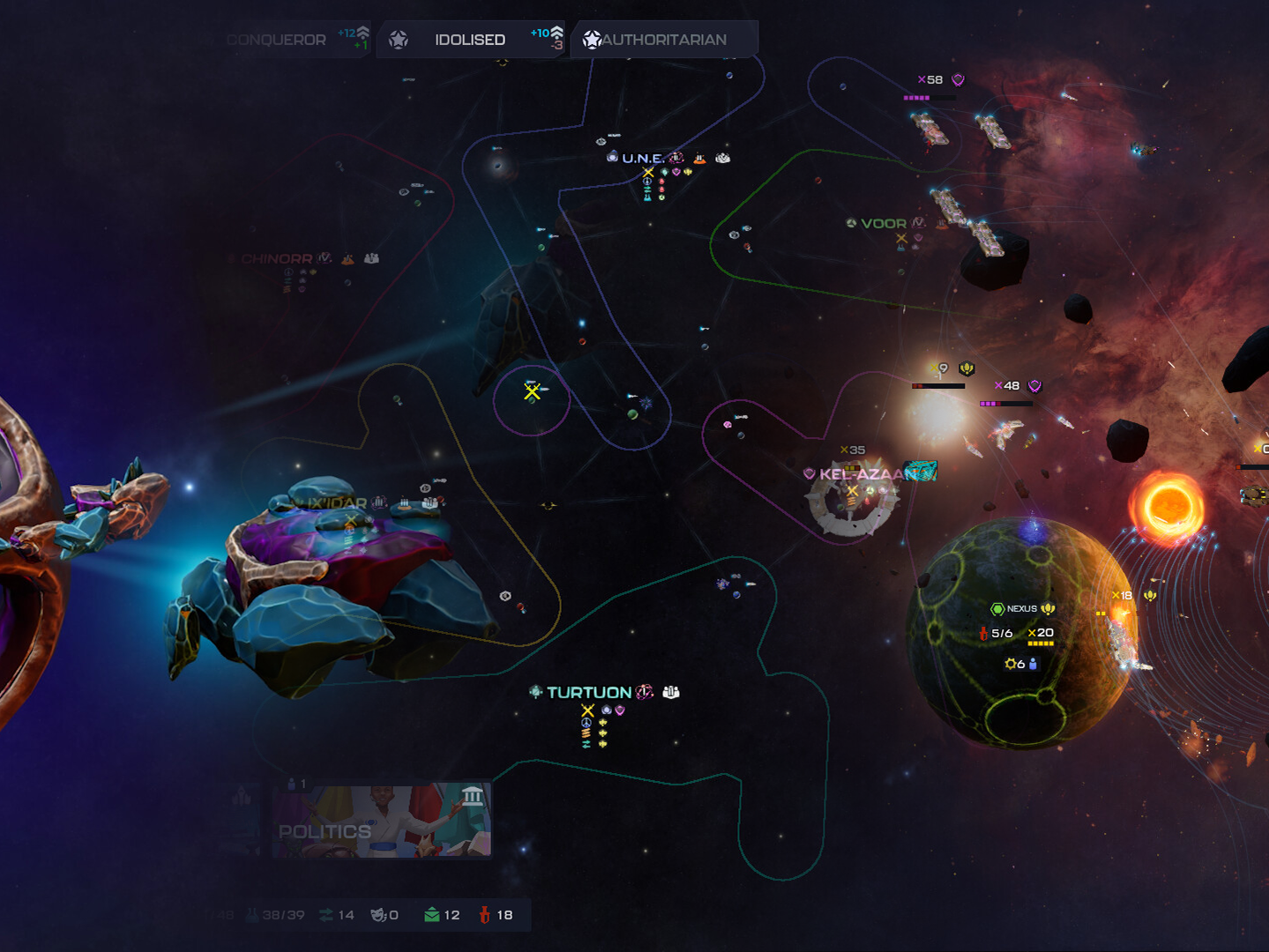Select the fleet marker showing x48
The height and width of the screenshot is (952, 1269).
[x=1007, y=386]
